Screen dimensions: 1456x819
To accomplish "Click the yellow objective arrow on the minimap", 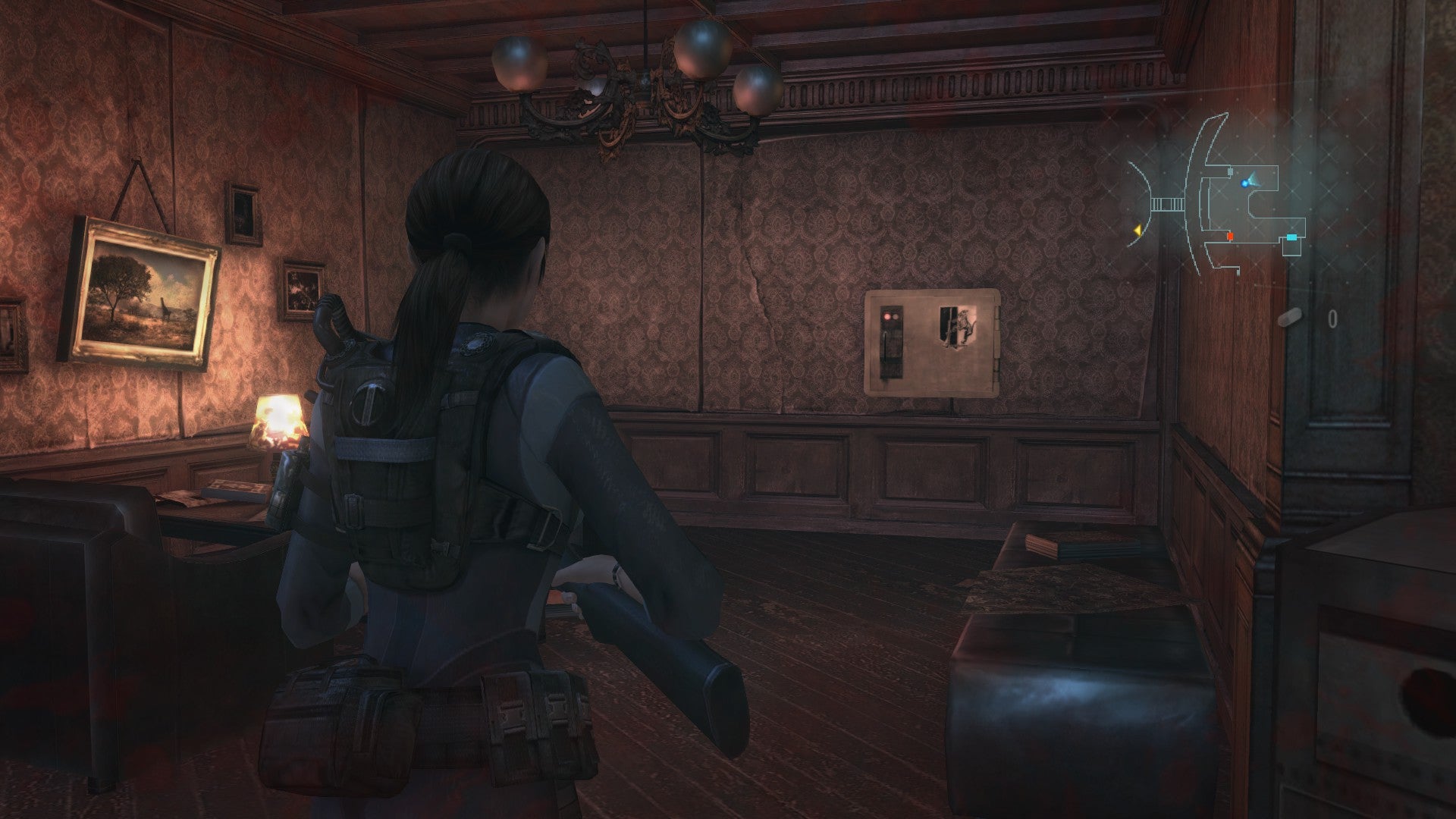I will click(x=1137, y=231).
